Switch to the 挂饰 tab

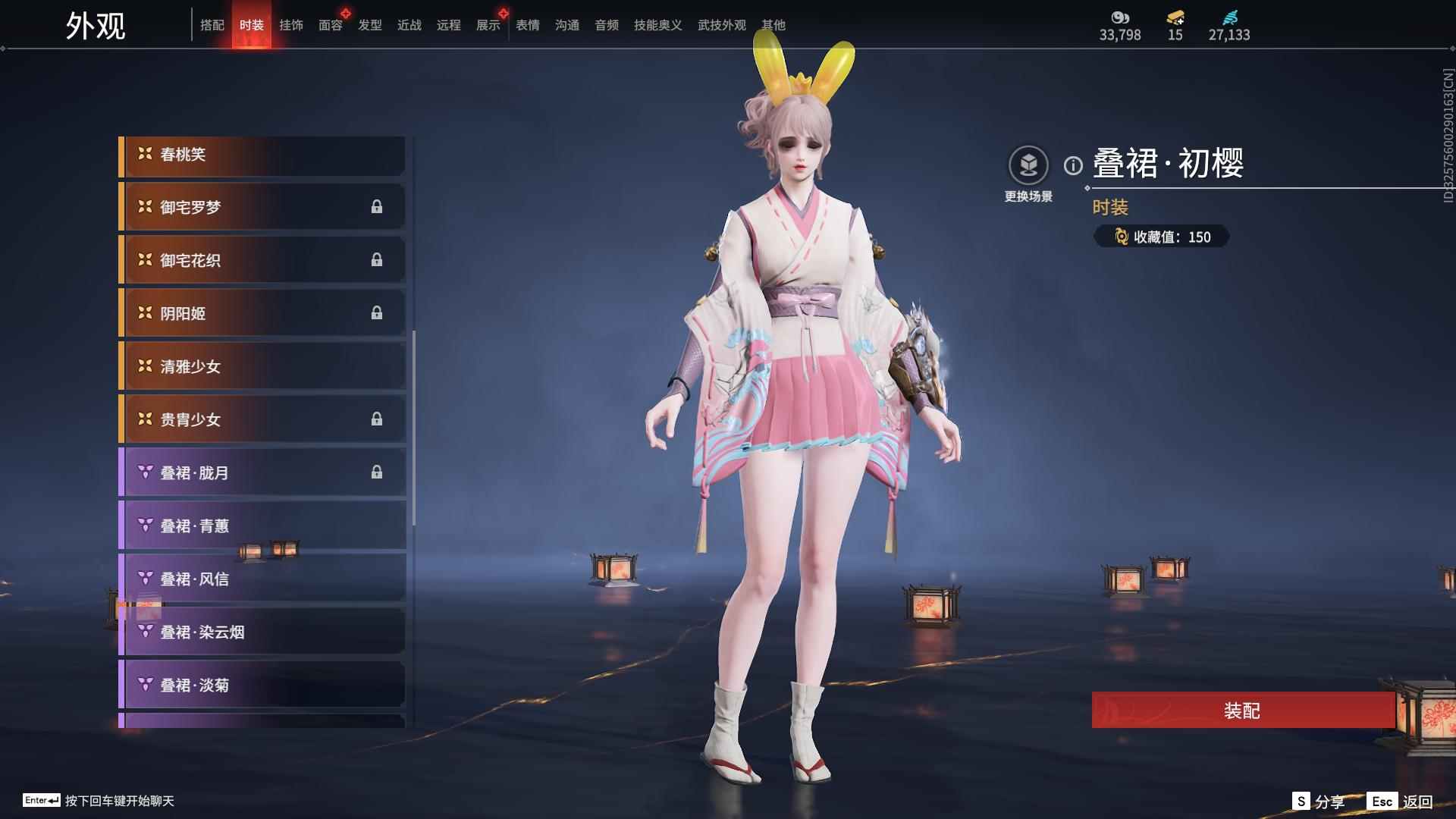[x=291, y=24]
